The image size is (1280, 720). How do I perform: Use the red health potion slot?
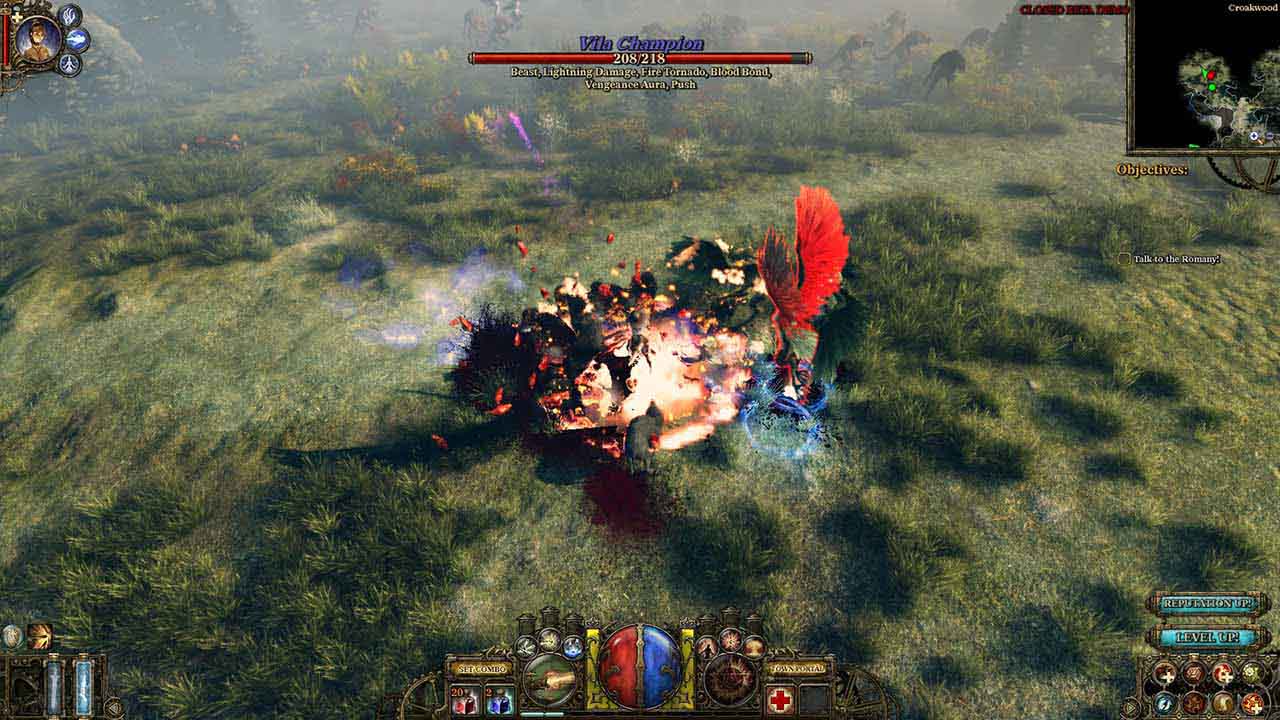[x=464, y=700]
